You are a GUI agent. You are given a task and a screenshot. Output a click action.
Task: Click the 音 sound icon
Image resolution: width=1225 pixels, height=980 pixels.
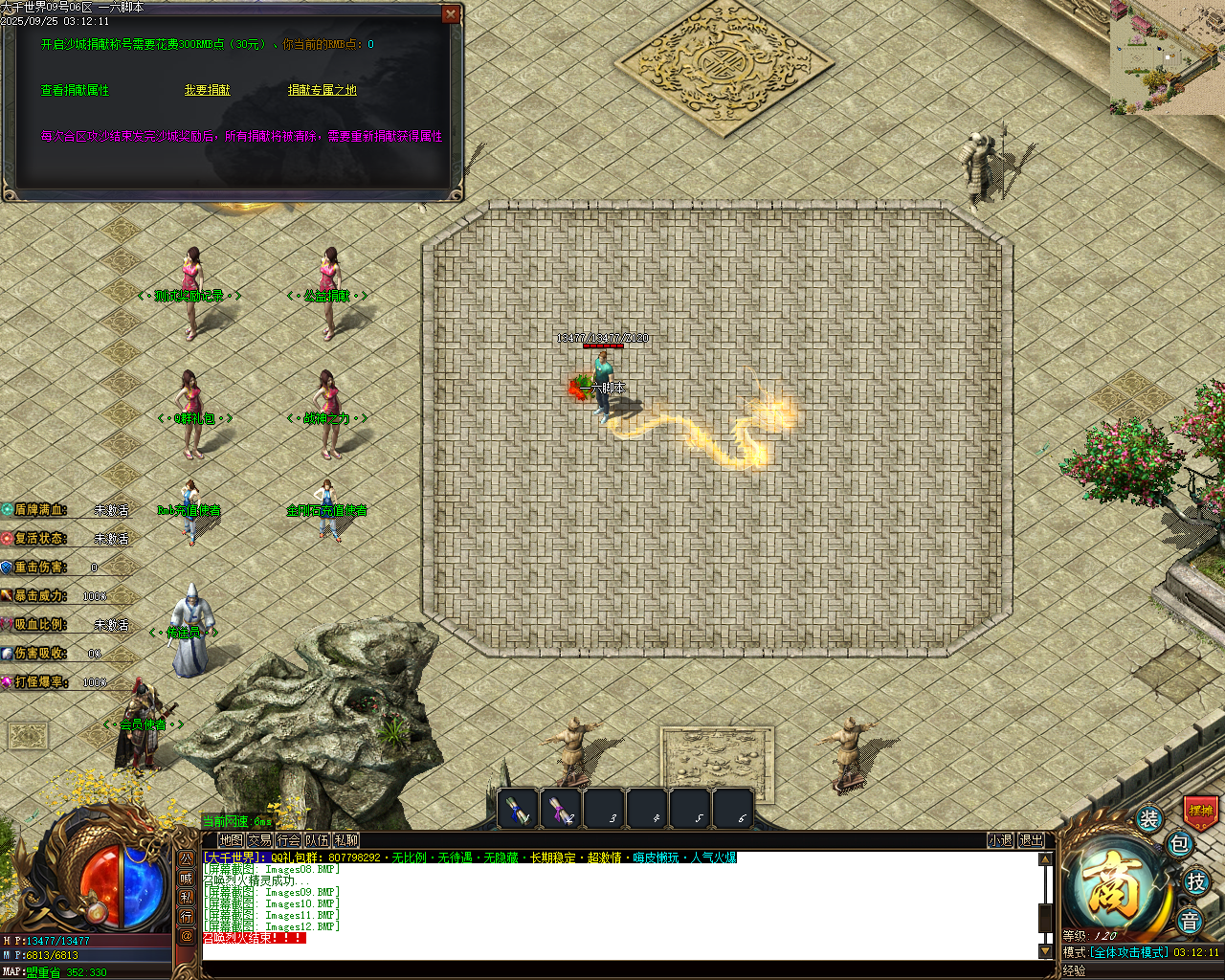pyautogui.click(x=1189, y=921)
